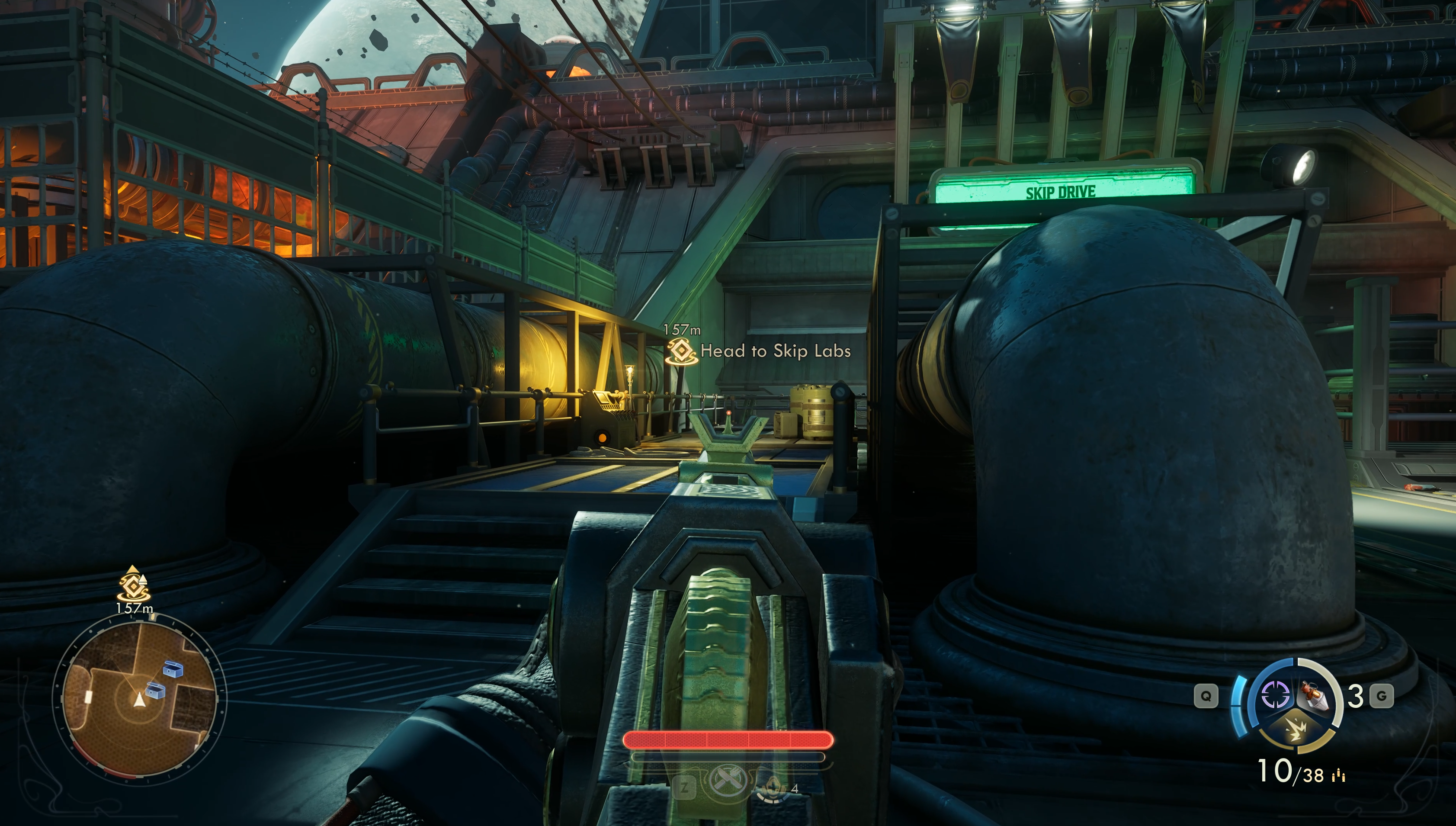Select the Head to Skip Labs objective marker
Screen dimensions: 1456x826
click(x=681, y=351)
